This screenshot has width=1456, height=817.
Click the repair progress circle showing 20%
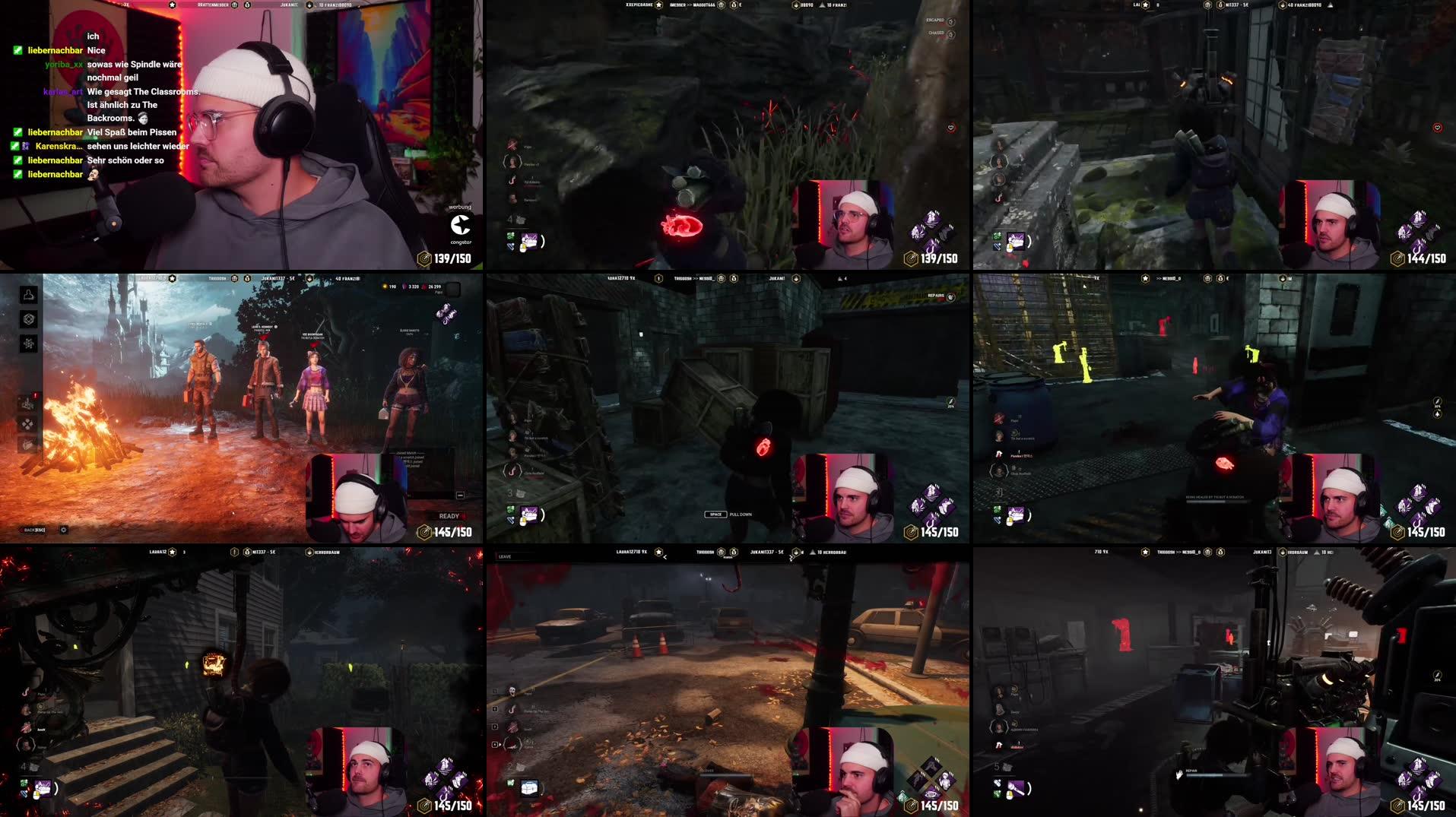[x=951, y=401]
